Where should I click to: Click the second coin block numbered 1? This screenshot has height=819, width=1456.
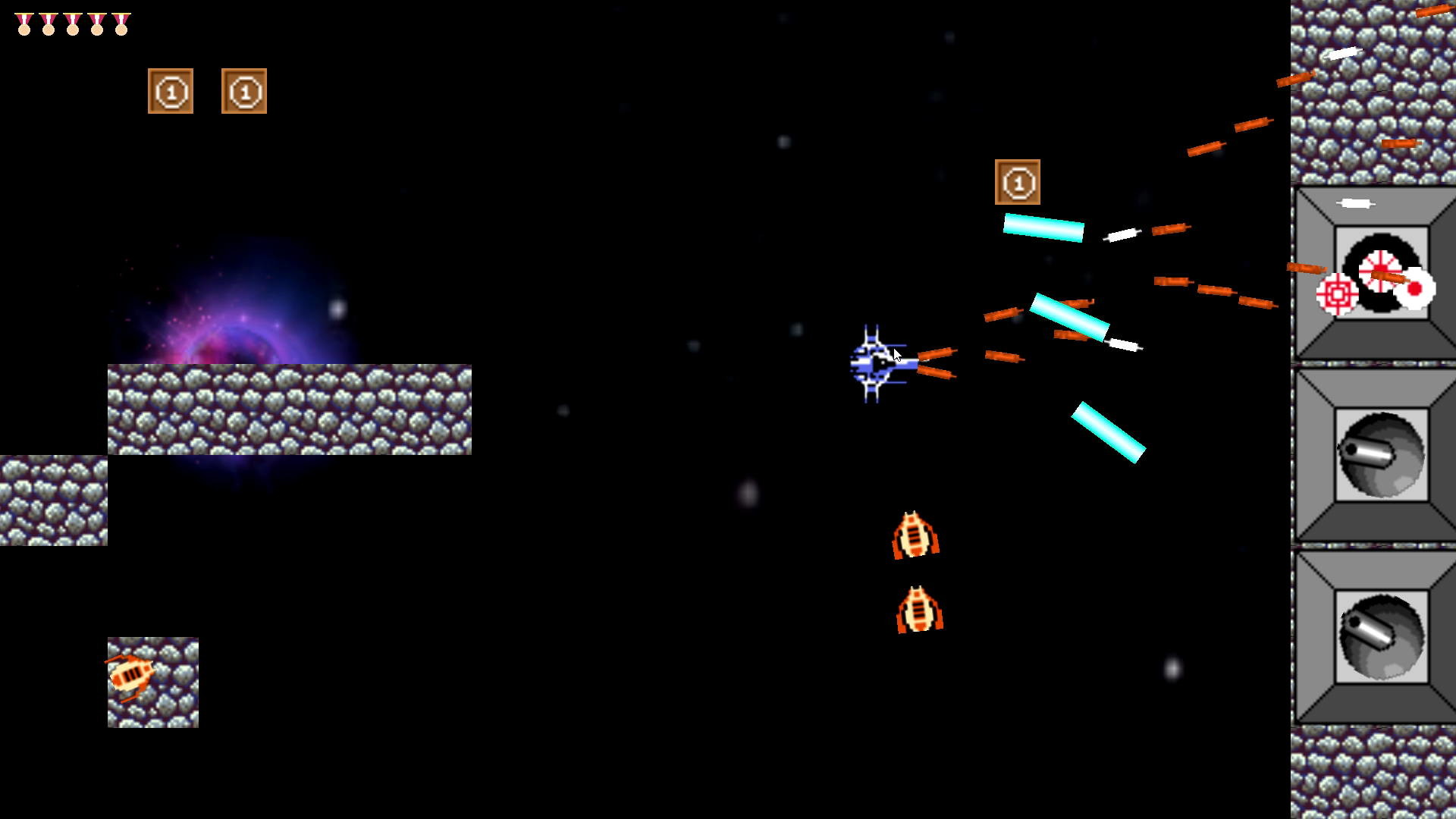coord(243,89)
